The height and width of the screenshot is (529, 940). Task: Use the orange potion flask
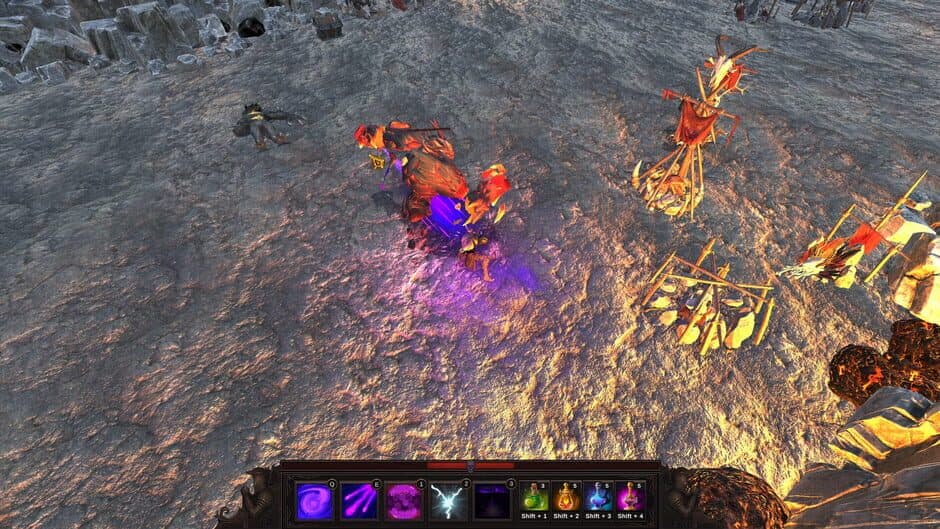(567, 497)
